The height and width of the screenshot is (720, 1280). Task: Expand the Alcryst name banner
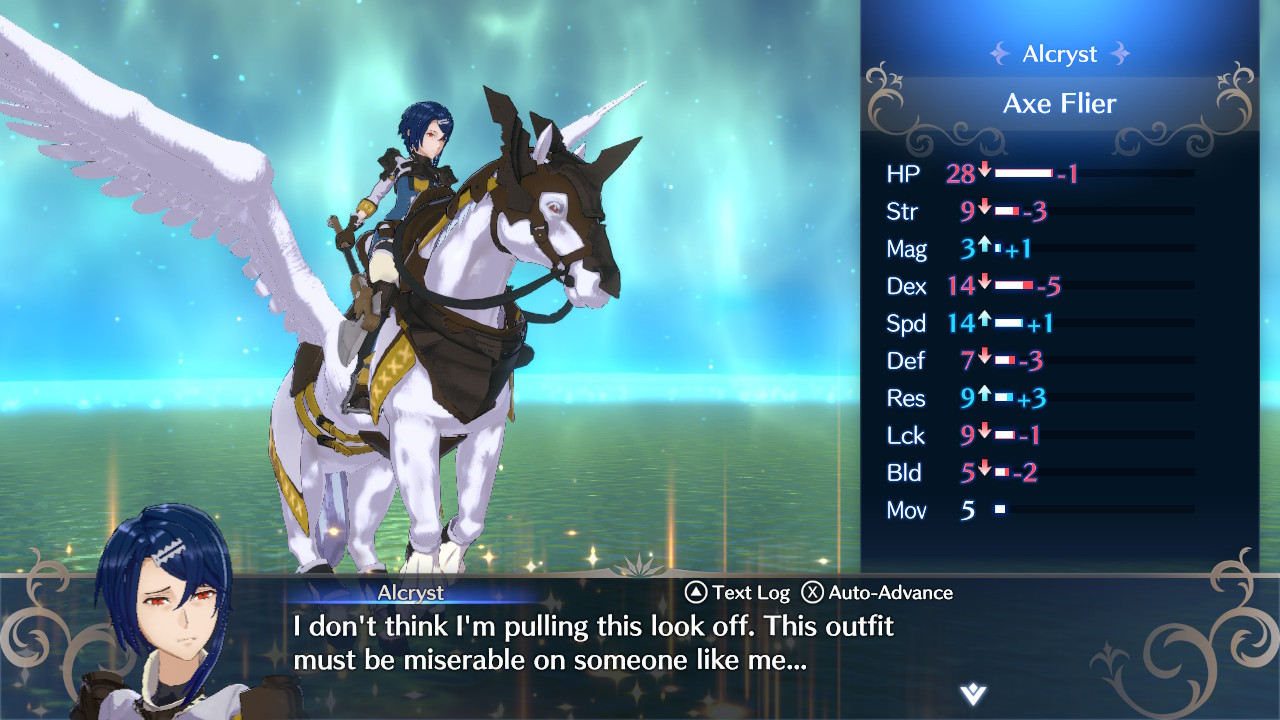pos(1058,54)
